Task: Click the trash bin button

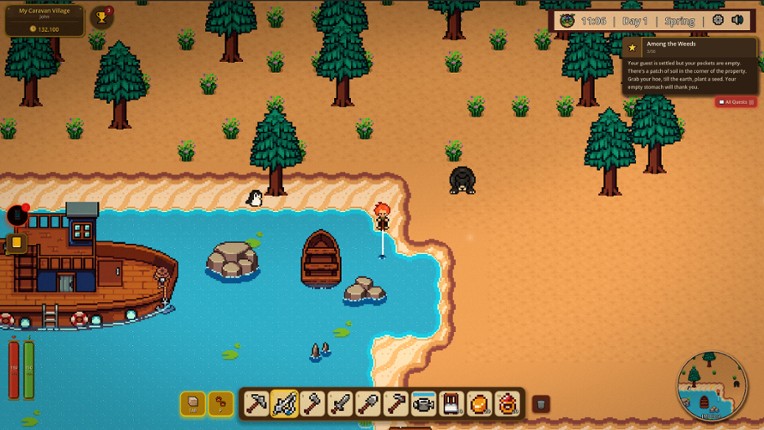Action: [540, 404]
